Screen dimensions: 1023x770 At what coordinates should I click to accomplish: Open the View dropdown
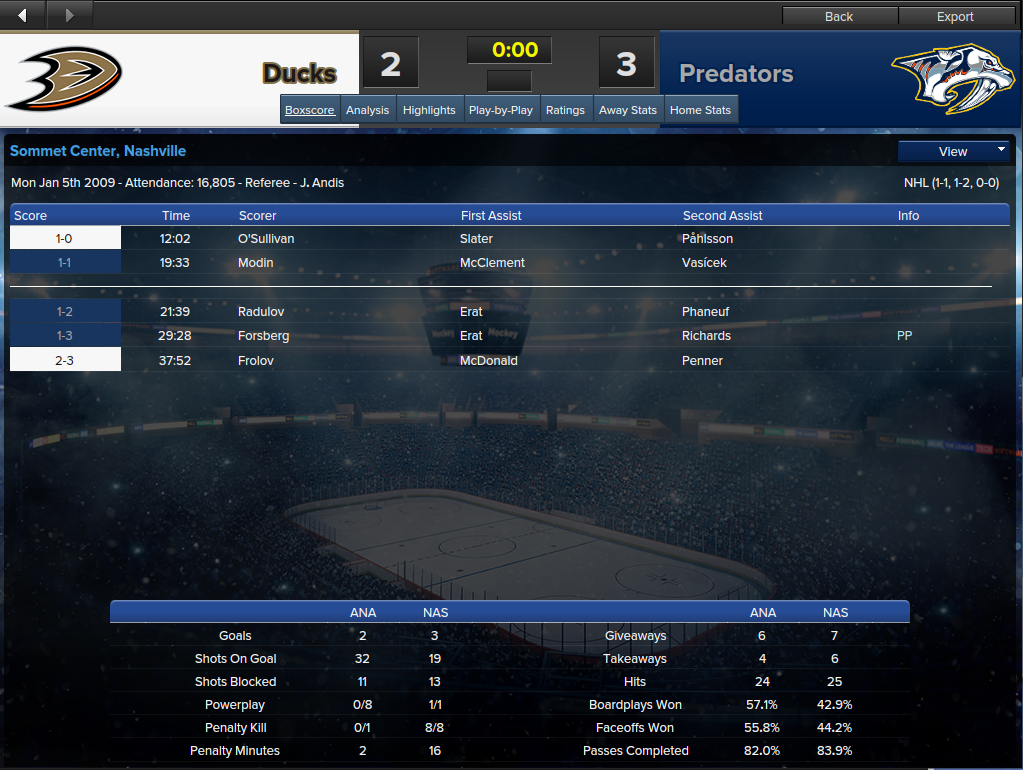tap(954, 151)
